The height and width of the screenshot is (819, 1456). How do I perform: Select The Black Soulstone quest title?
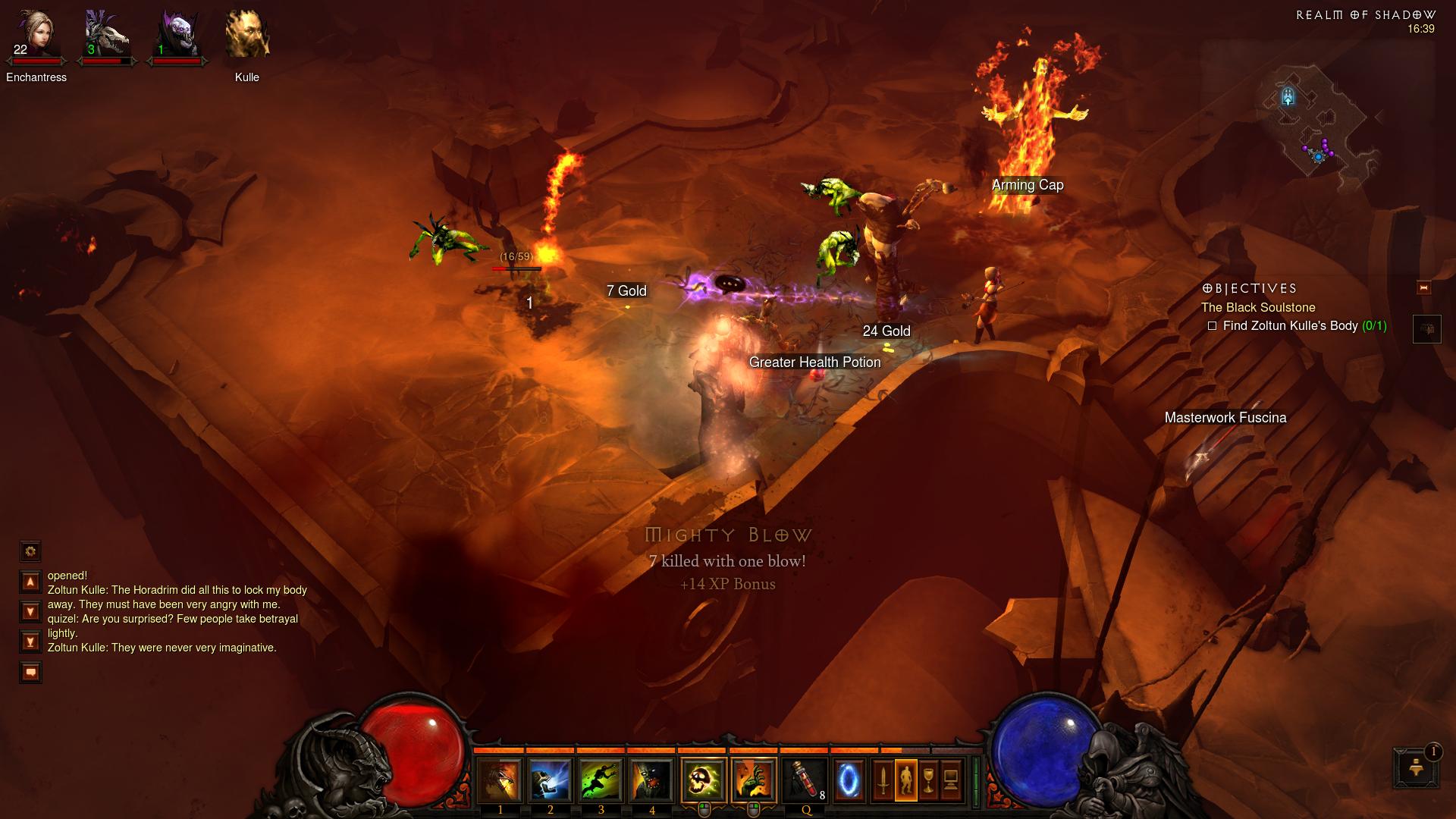point(1257,307)
